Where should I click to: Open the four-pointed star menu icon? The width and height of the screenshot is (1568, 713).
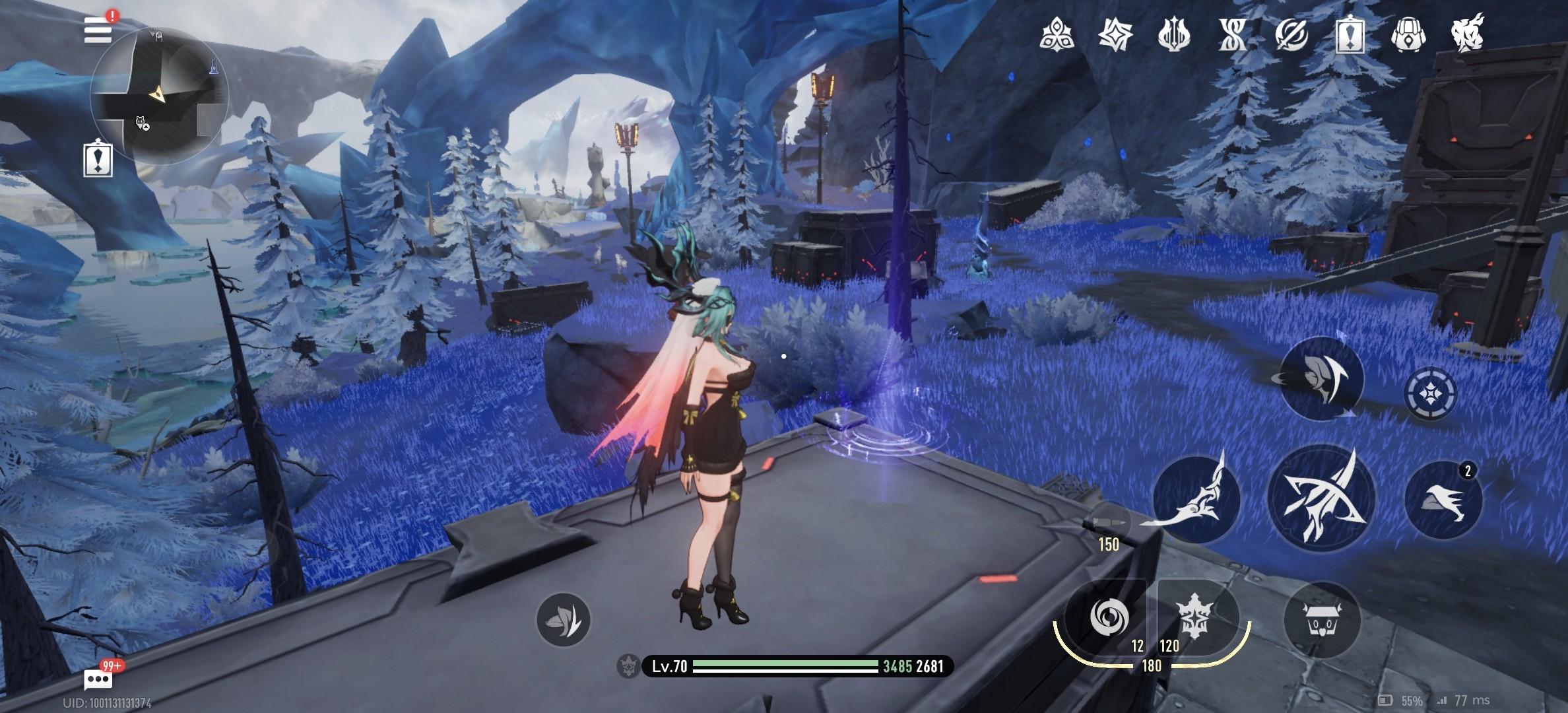pos(1115,34)
